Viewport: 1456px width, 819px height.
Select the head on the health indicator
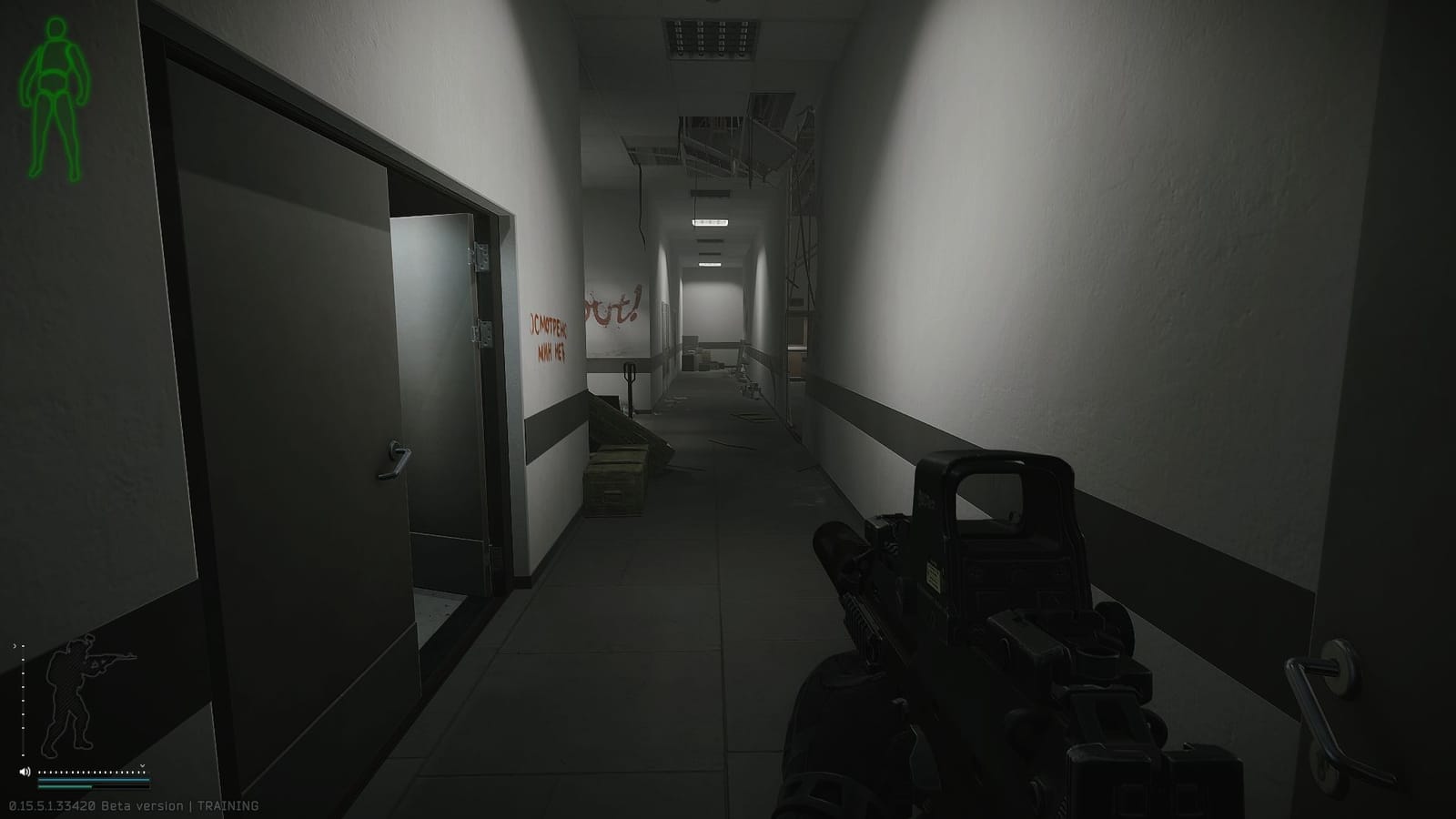pyautogui.click(x=56, y=28)
